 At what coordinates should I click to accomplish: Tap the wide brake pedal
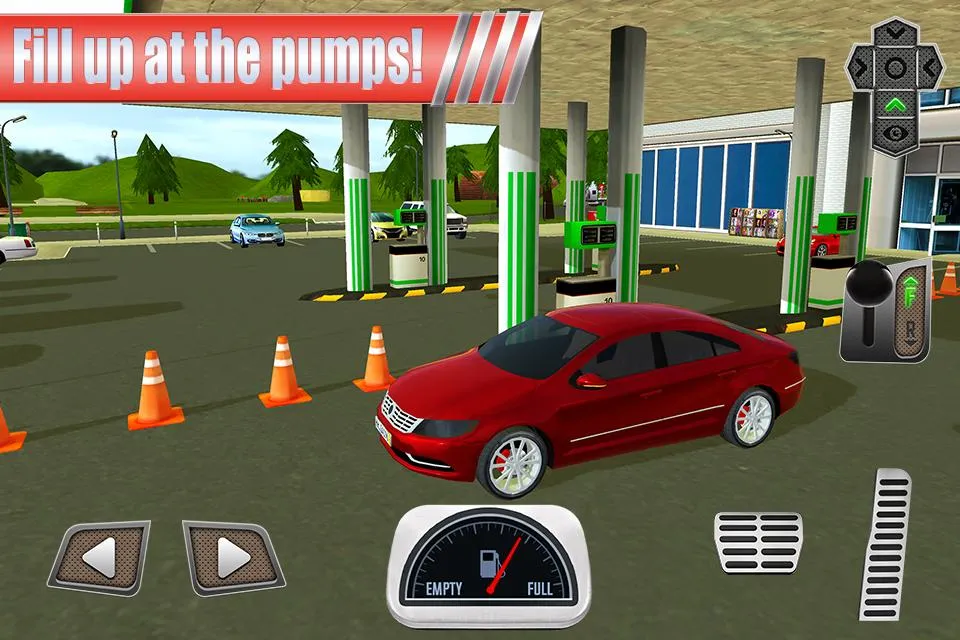click(758, 542)
